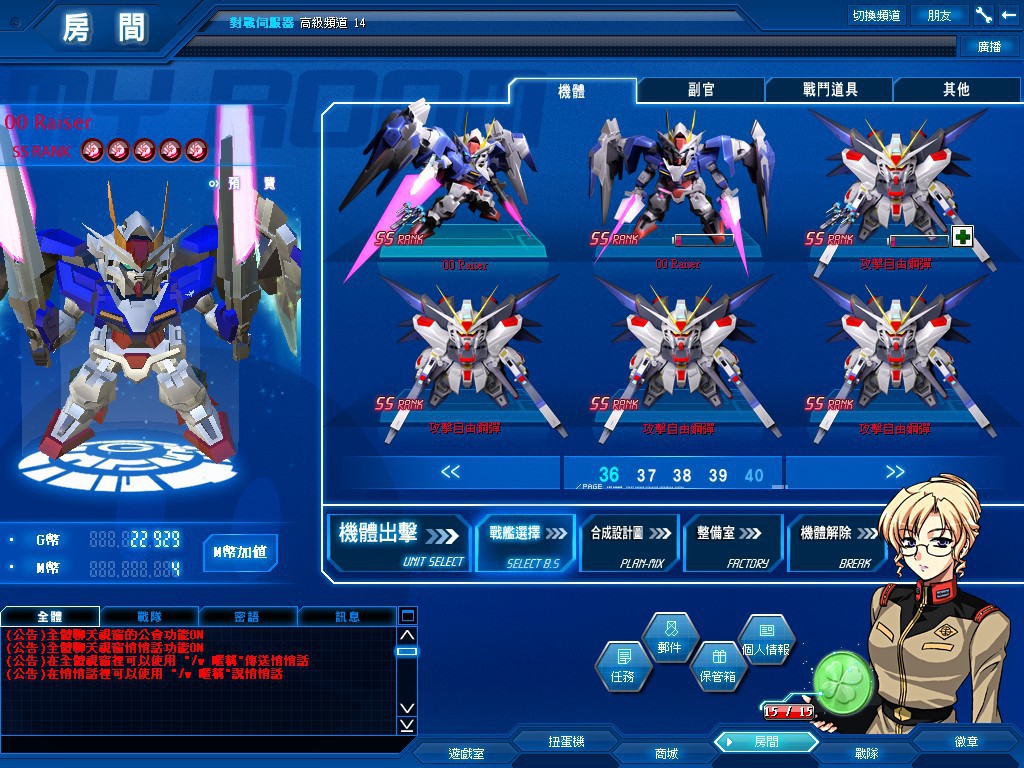This screenshot has height=768, width=1024.
Task: Go to the next unit page
Action: coord(894,472)
